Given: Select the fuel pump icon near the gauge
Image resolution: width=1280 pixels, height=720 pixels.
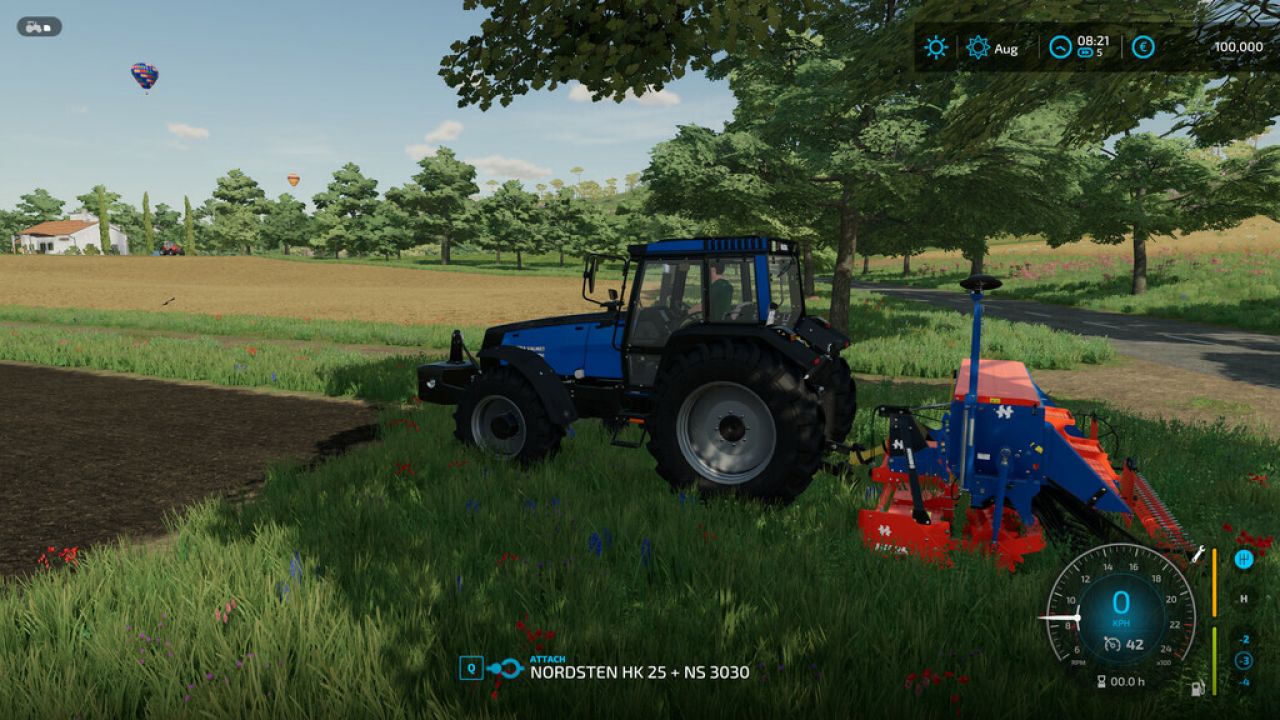Looking at the screenshot, I should (x=1197, y=689).
